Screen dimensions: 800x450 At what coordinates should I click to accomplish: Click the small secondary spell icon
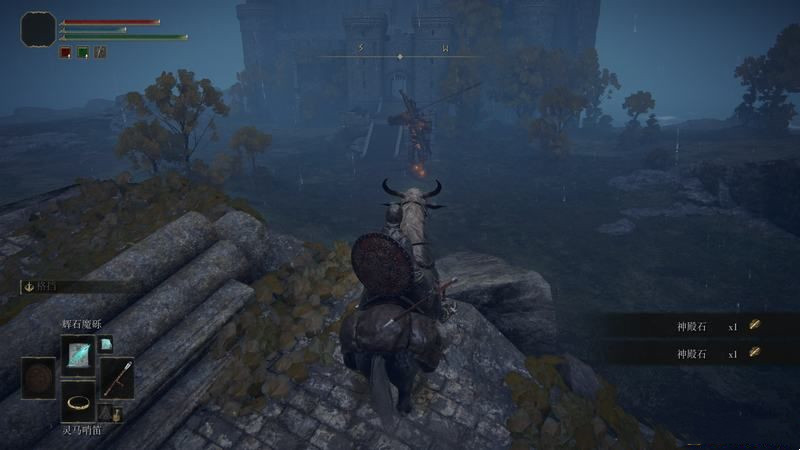106,343
